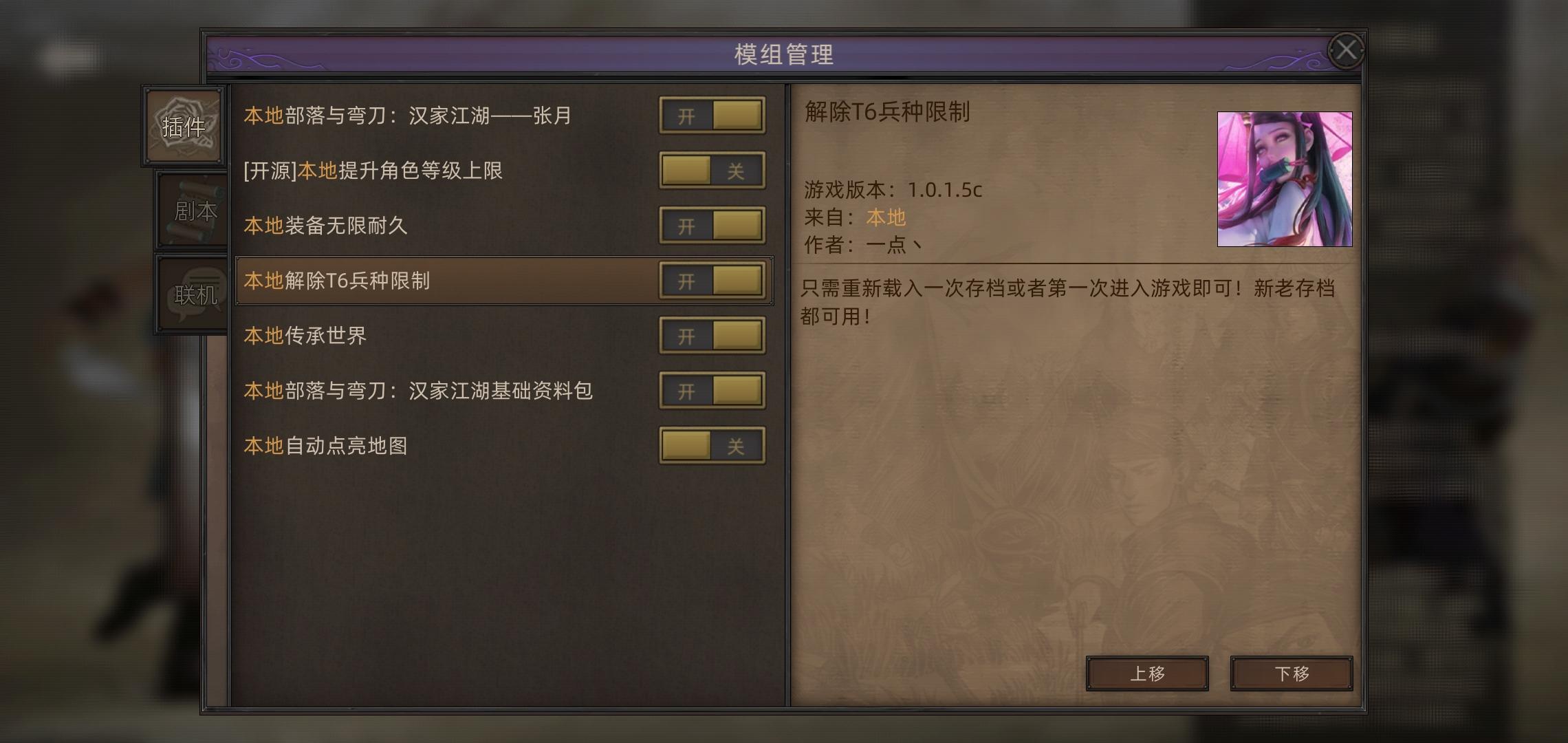Click the 上移 (move up) button
Screen dimensions: 1568x743
click(1146, 674)
